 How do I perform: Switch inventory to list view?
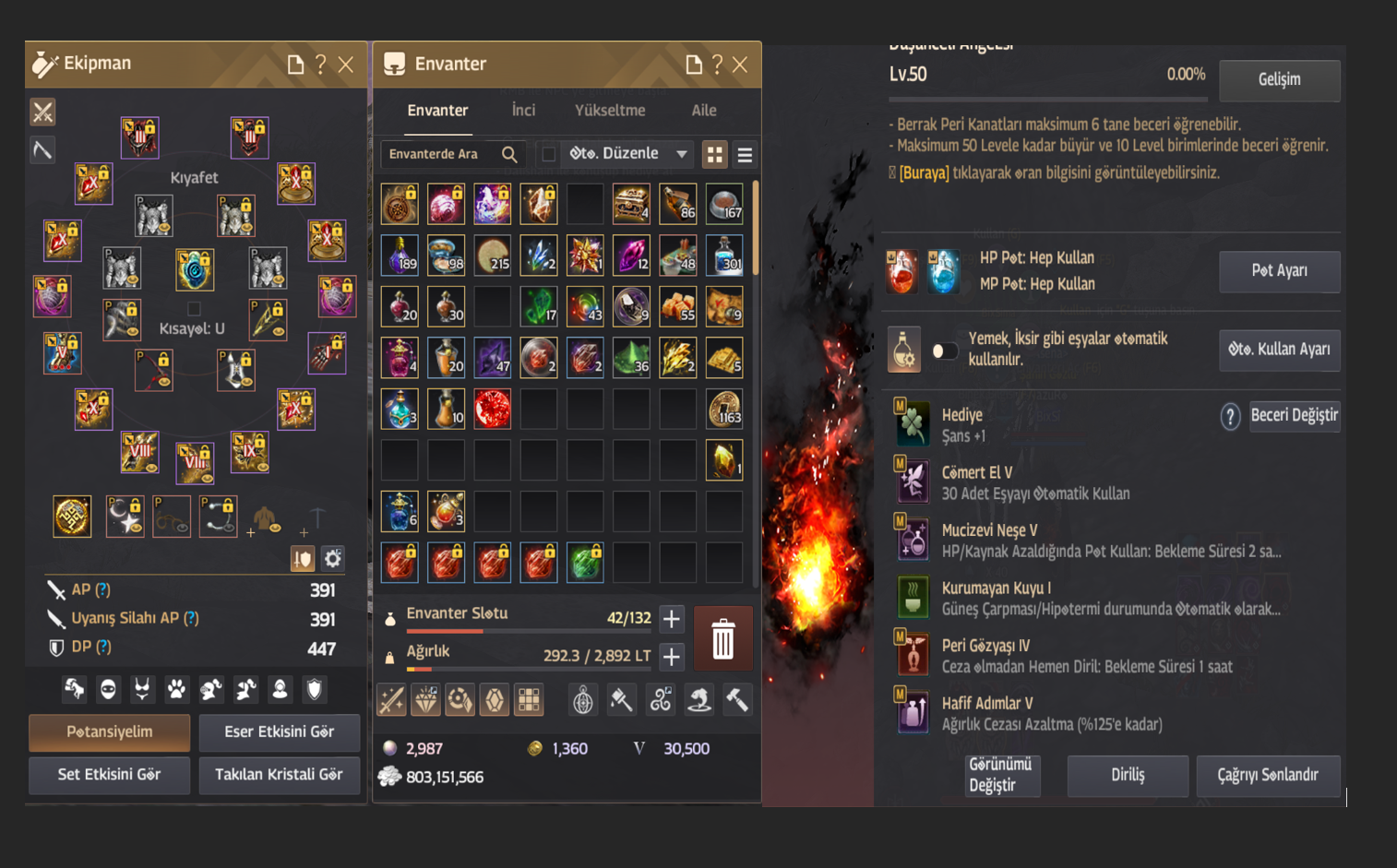point(745,155)
